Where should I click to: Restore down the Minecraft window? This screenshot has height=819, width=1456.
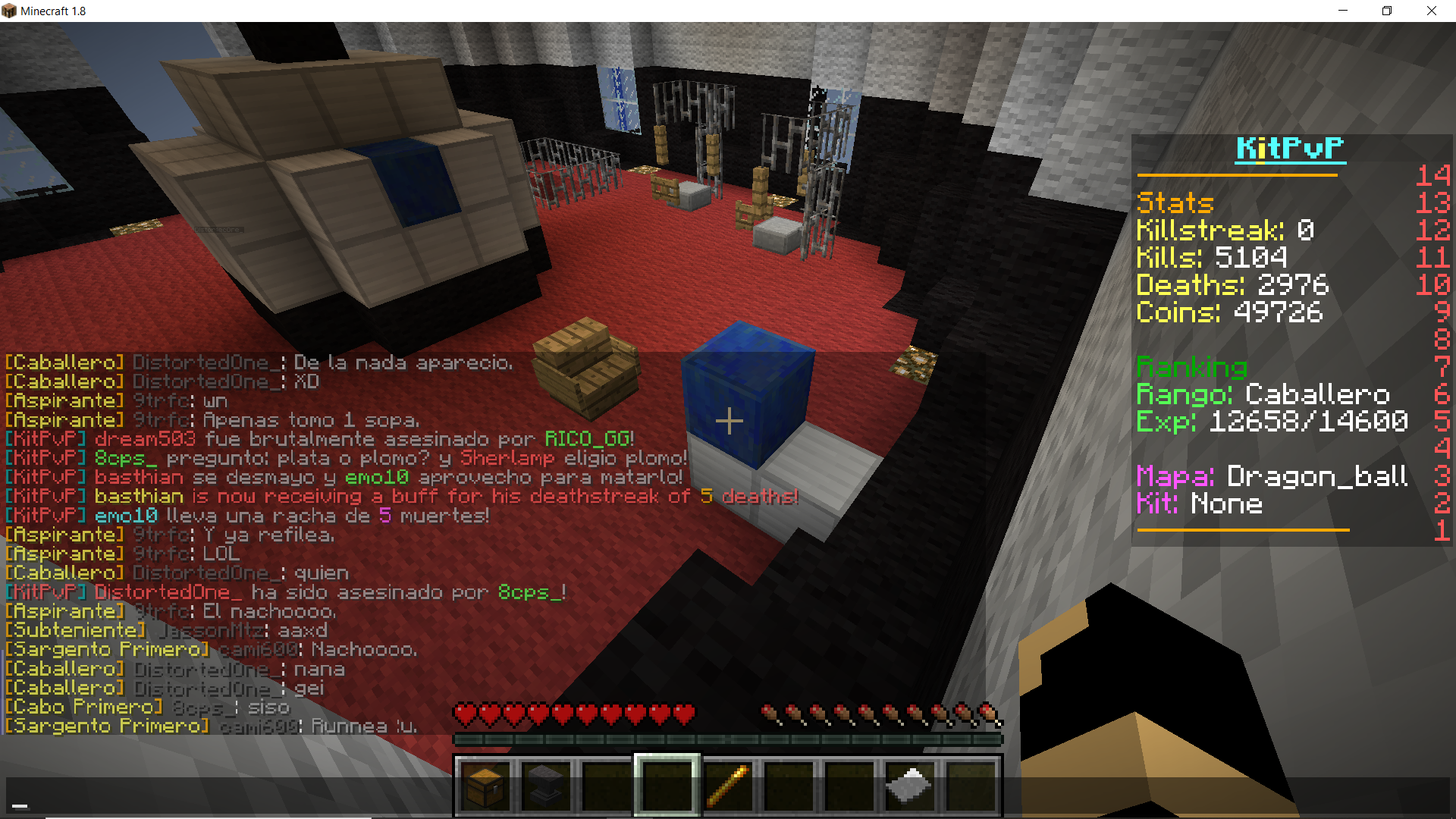click(x=1387, y=11)
